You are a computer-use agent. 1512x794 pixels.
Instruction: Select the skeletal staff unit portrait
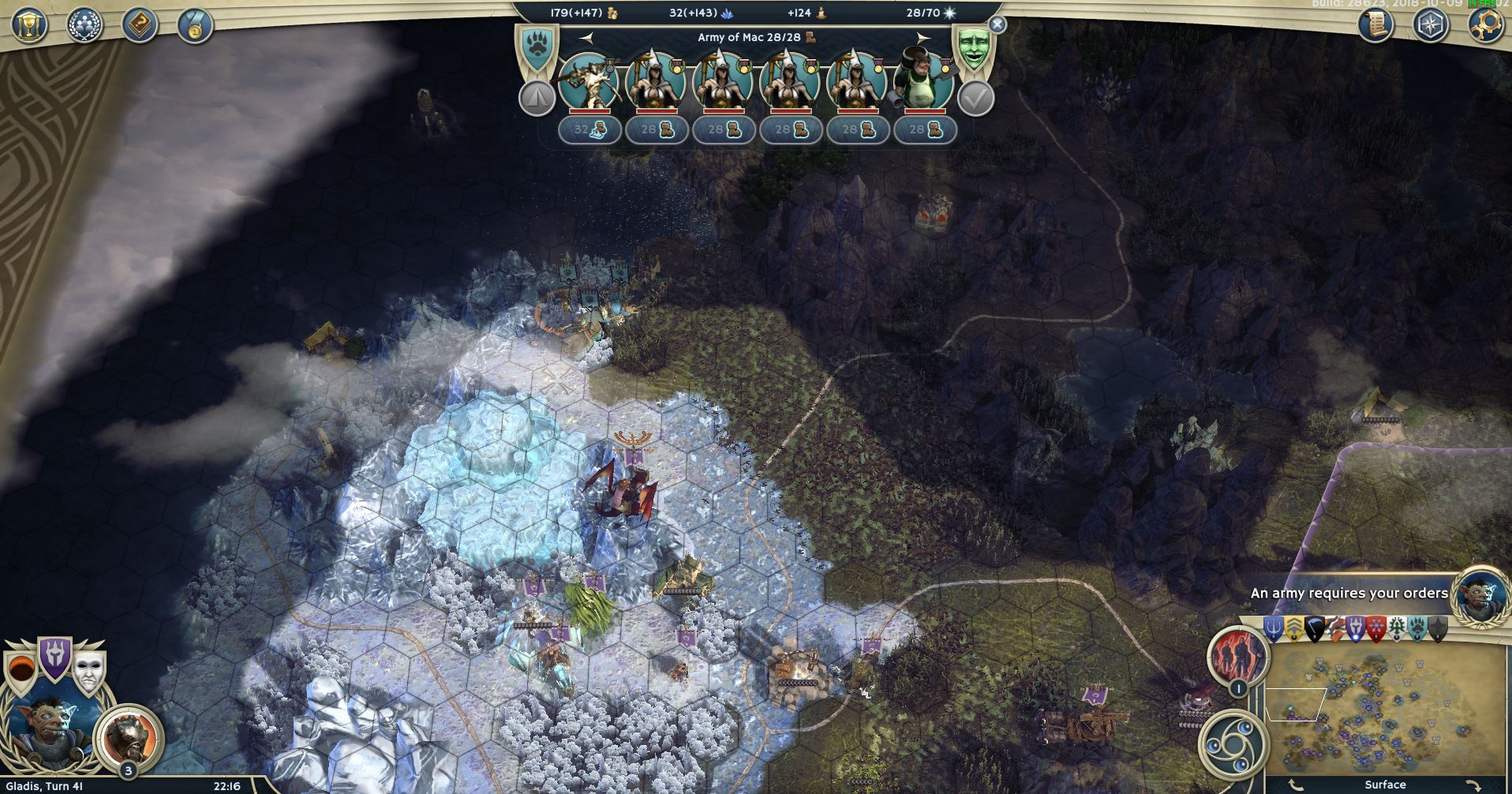(588, 80)
